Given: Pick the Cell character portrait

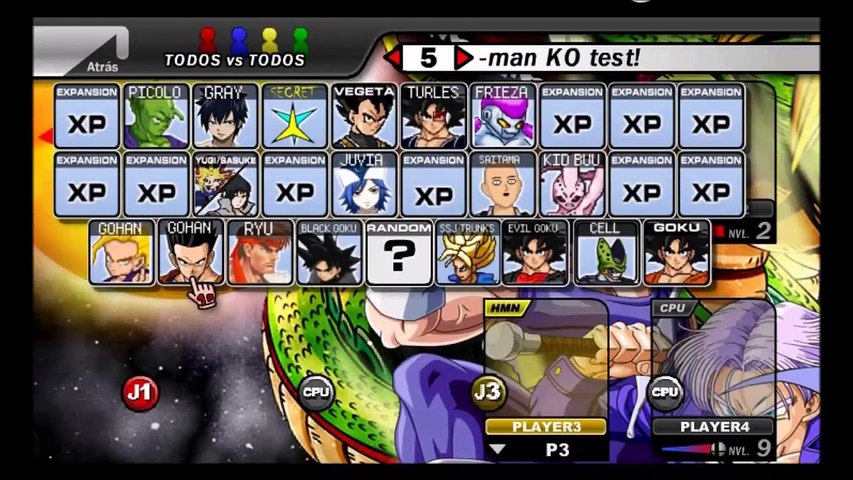Looking at the screenshot, I should pyautogui.click(x=606, y=253).
